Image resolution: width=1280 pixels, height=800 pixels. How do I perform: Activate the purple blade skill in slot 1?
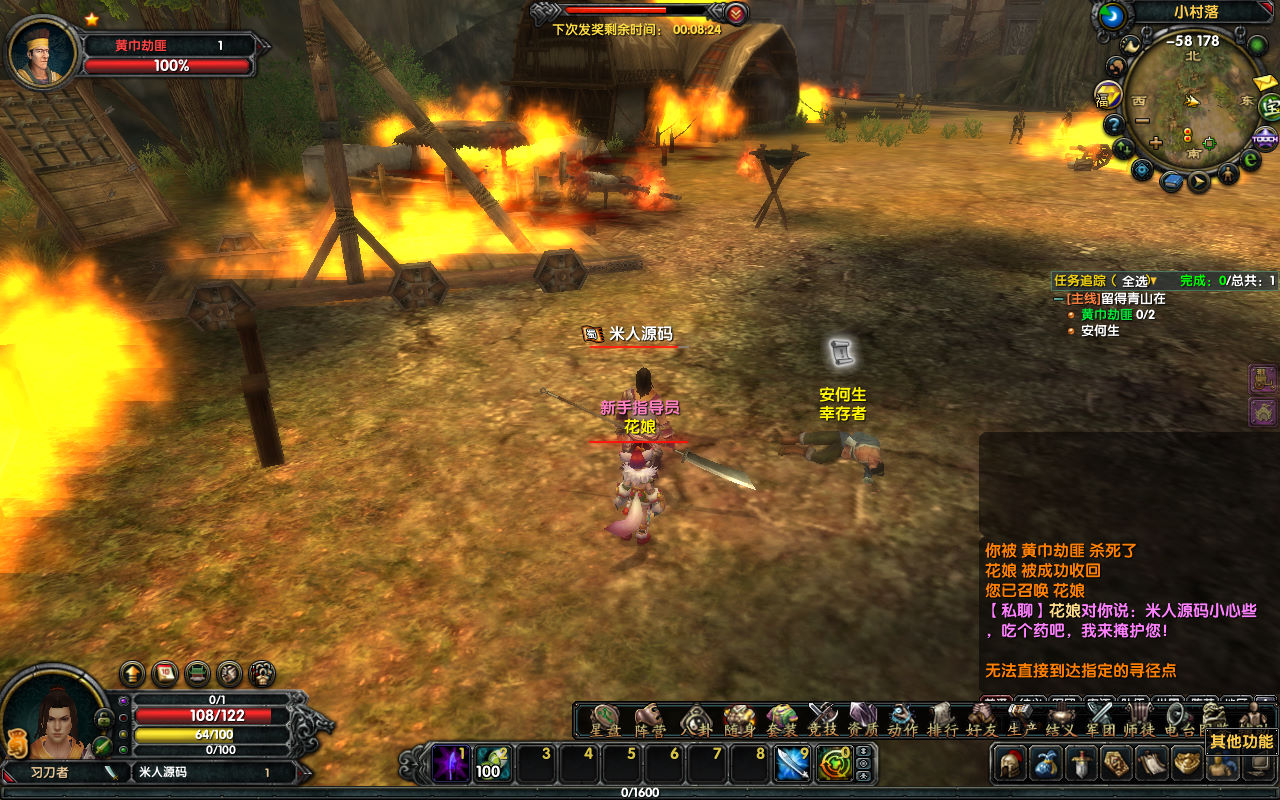450,765
